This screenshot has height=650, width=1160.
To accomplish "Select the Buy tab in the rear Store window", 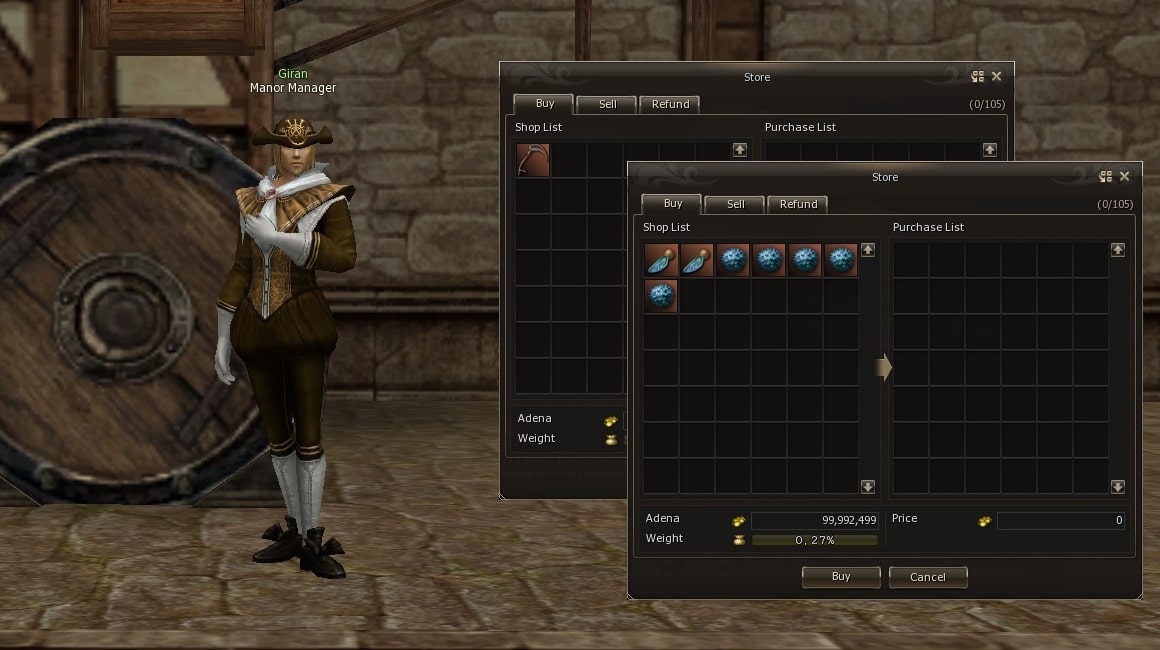I will click(x=544, y=103).
